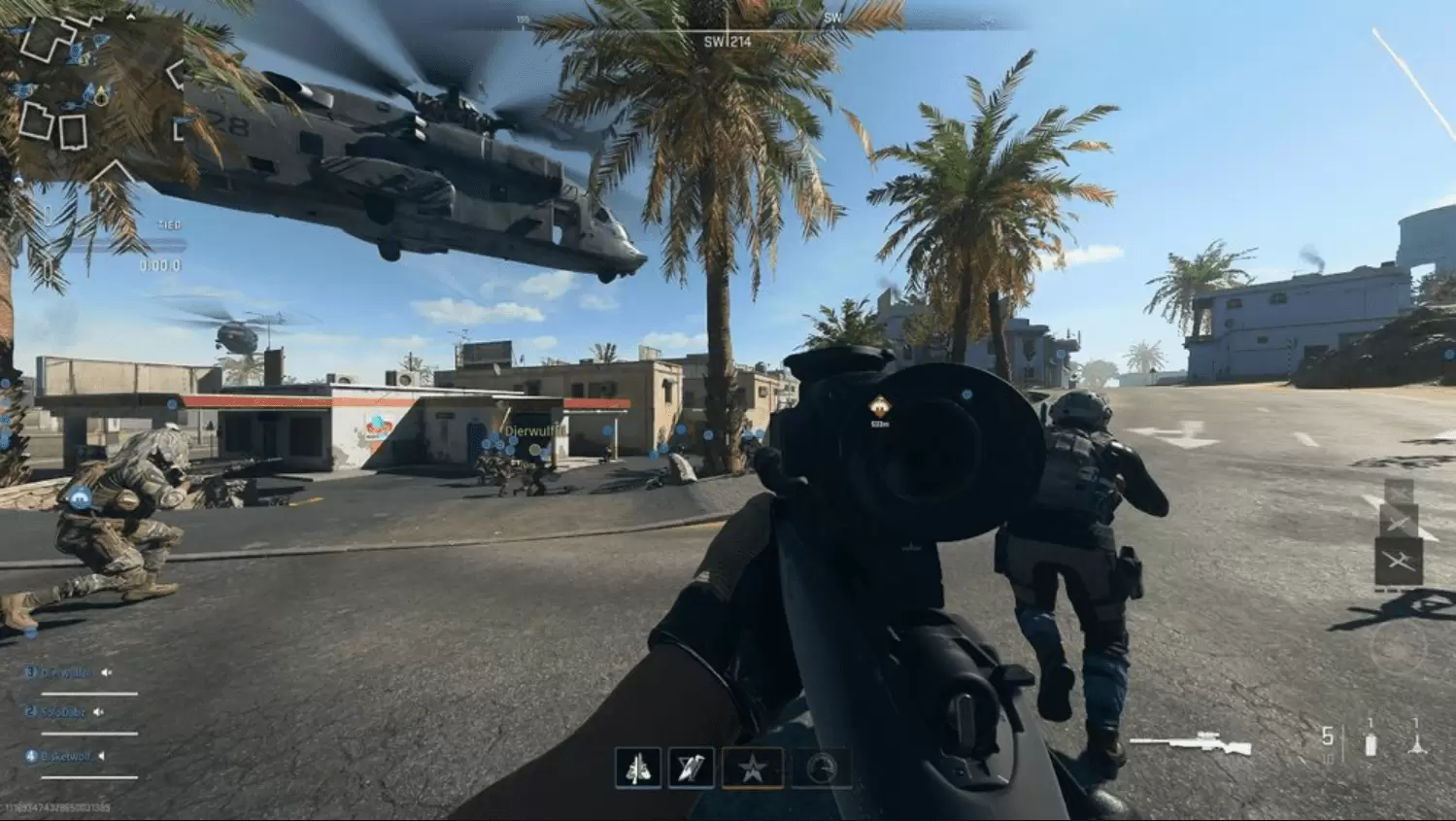Activate the UAV killstreak icon
This screenshot has width=1456, height=821.
691,768
